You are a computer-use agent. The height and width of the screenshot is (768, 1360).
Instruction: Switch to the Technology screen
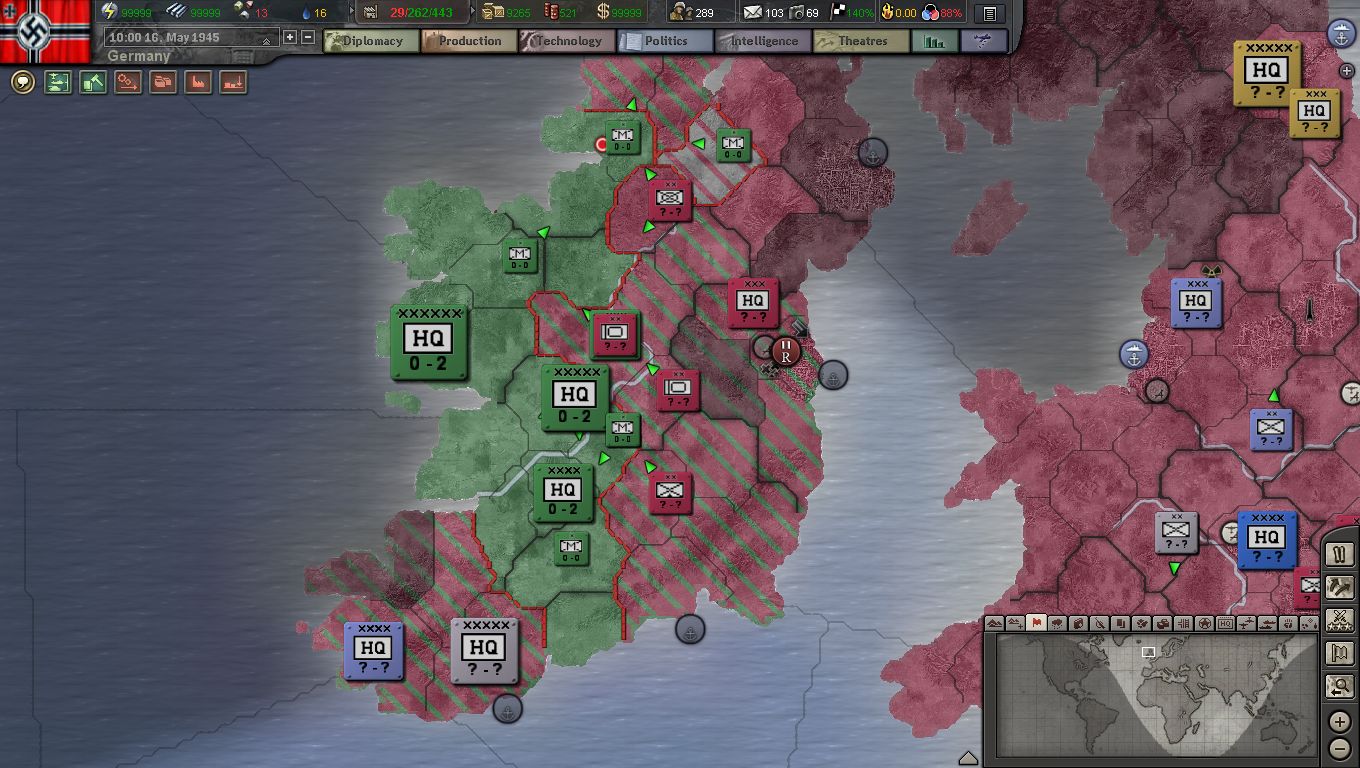(x=566, y=41)
